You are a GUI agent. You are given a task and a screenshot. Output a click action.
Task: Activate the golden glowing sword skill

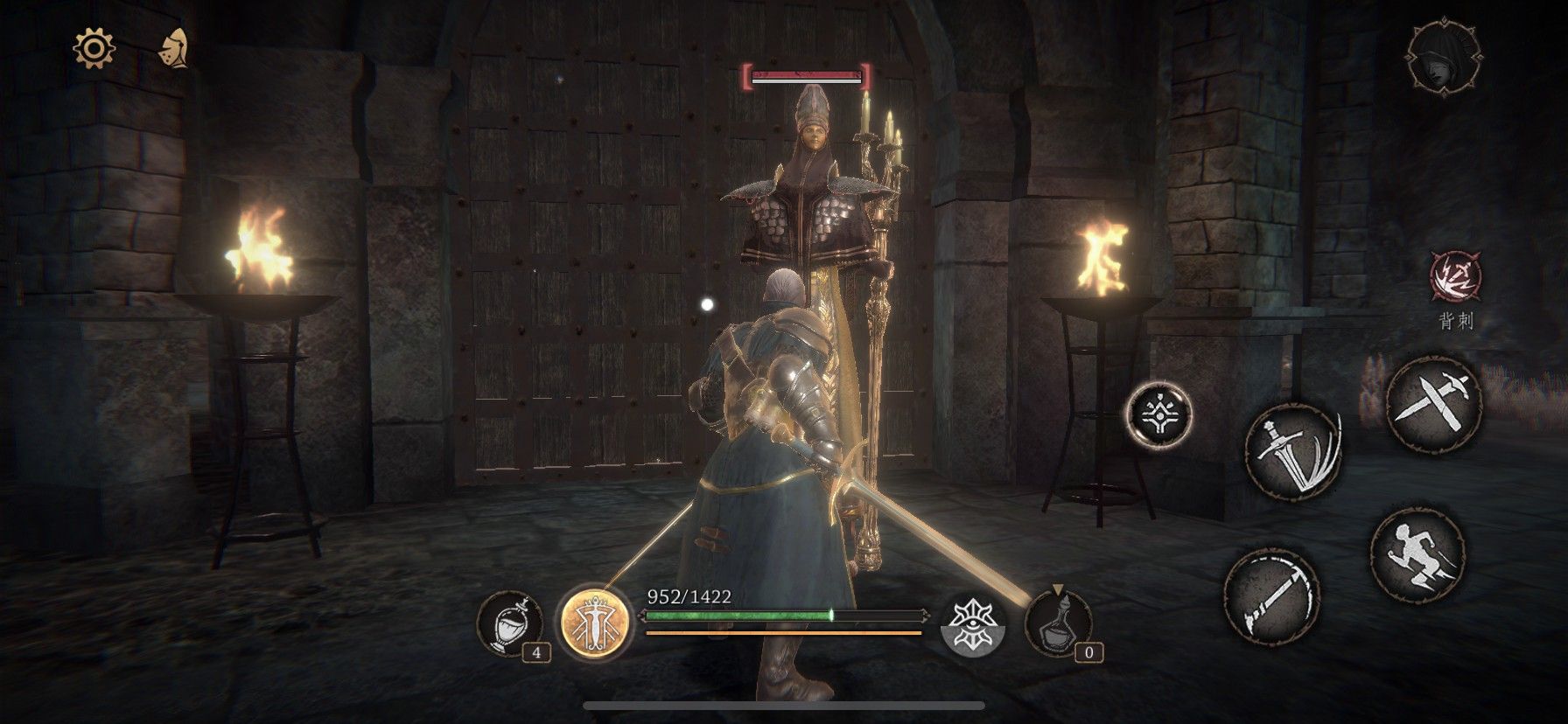pyautogui.click(x=596, y=623)
